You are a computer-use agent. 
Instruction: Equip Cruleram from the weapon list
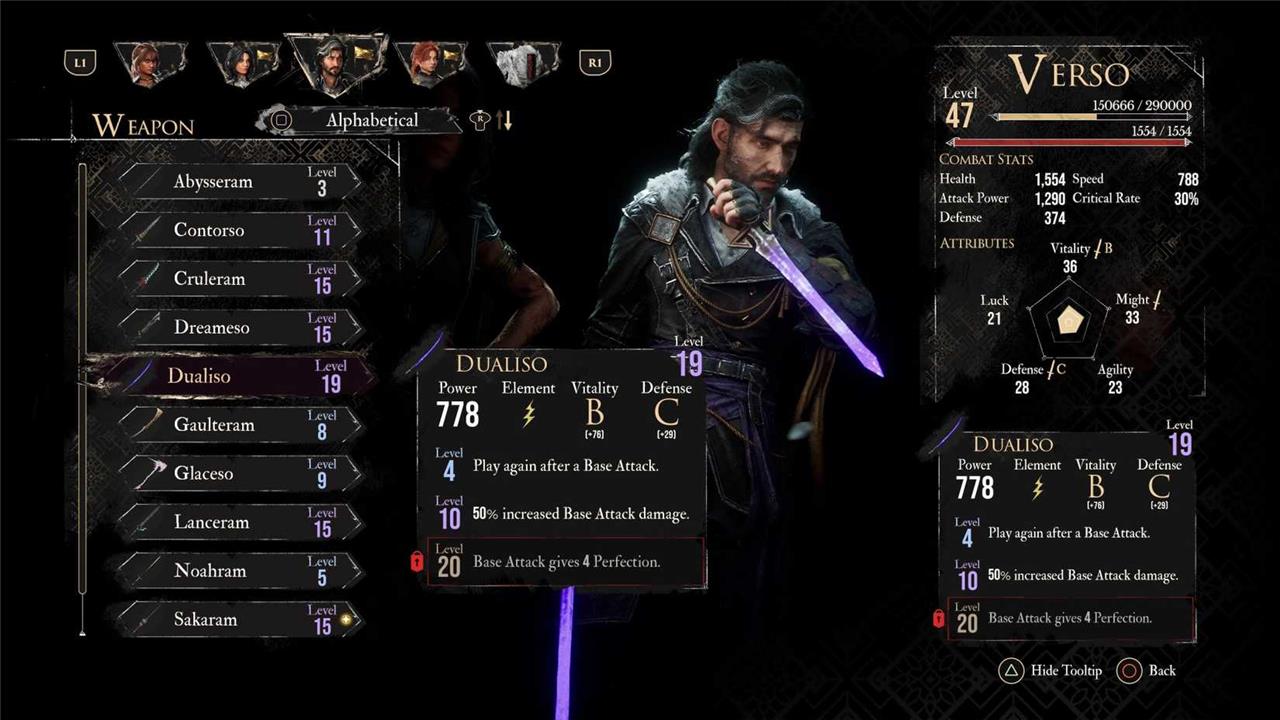click(x=240, y=279)
